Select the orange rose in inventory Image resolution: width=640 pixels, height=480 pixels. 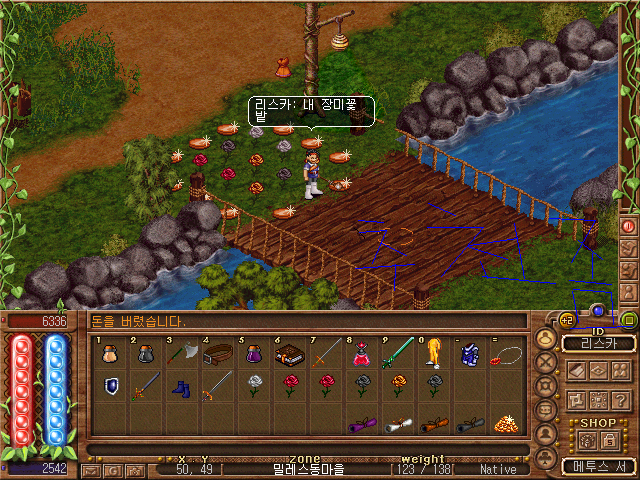pyautogui.click(x=398, y=385)
